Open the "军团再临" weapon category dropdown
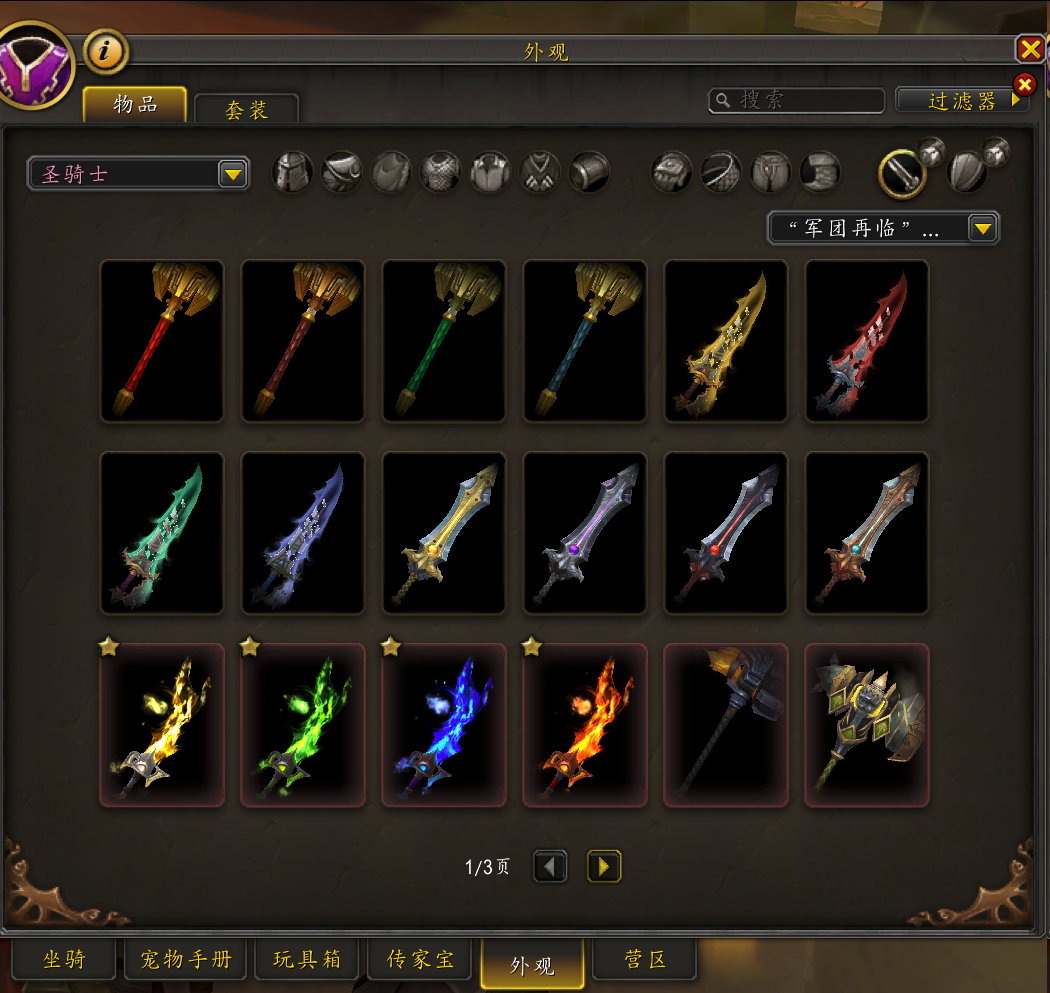The height and width of the screenshot is (993, 1050). [x=883, y=228]
